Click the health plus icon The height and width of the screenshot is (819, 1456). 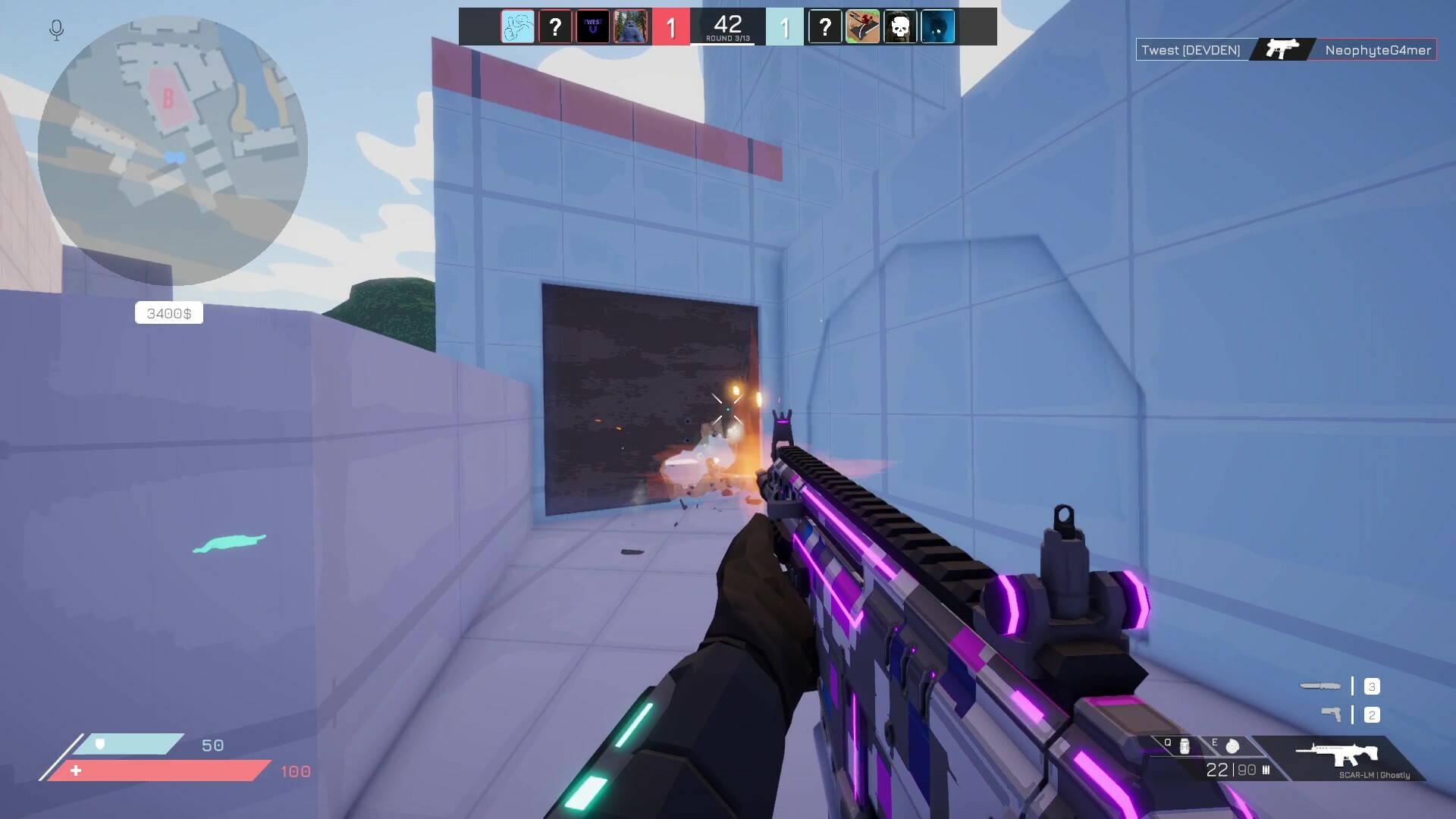pos(76,771)
